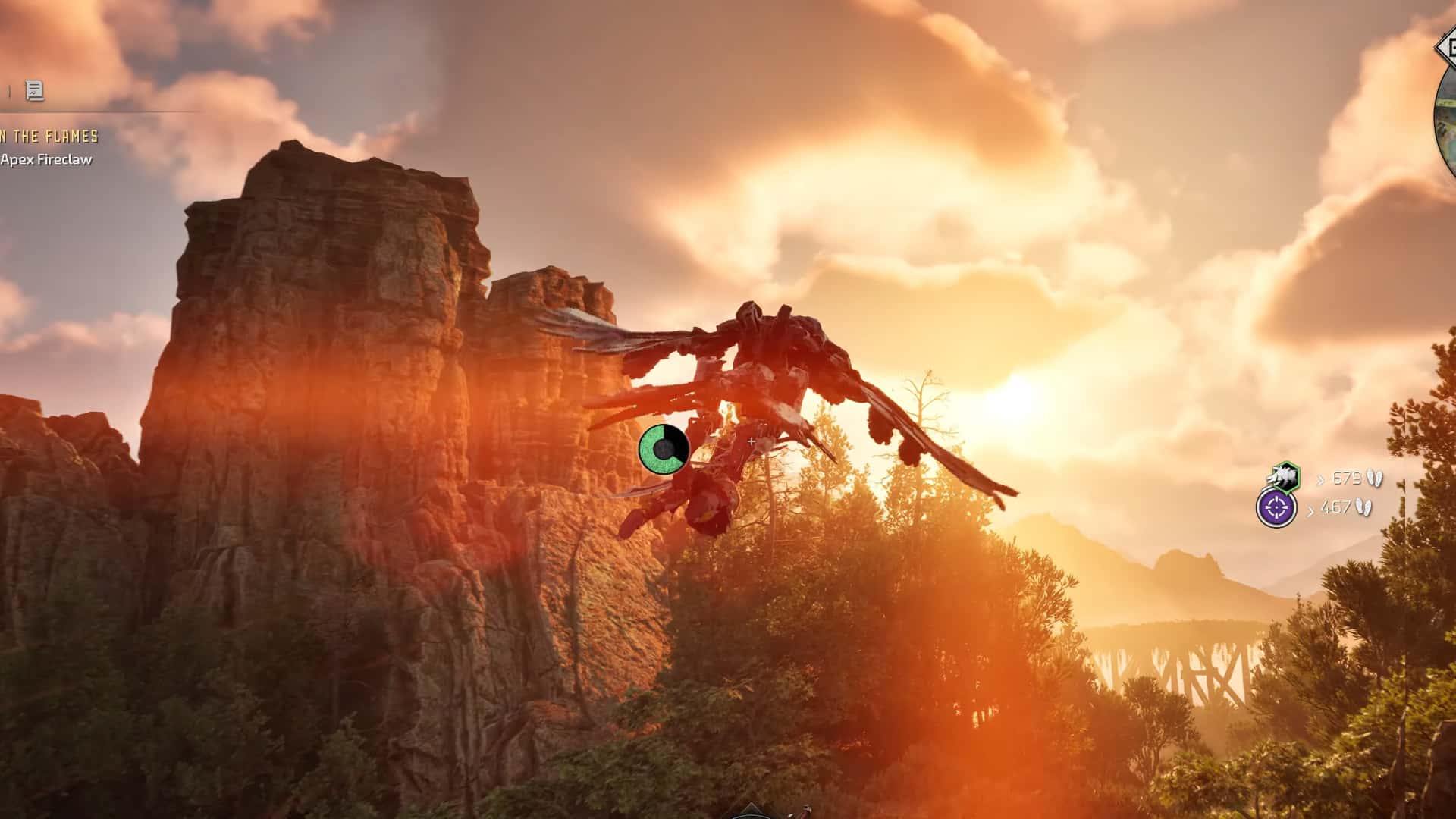Select the crosshair reticle near Aloy
Screen dimensions: 1456x819
pyautogui.click(x=751, y=440)
